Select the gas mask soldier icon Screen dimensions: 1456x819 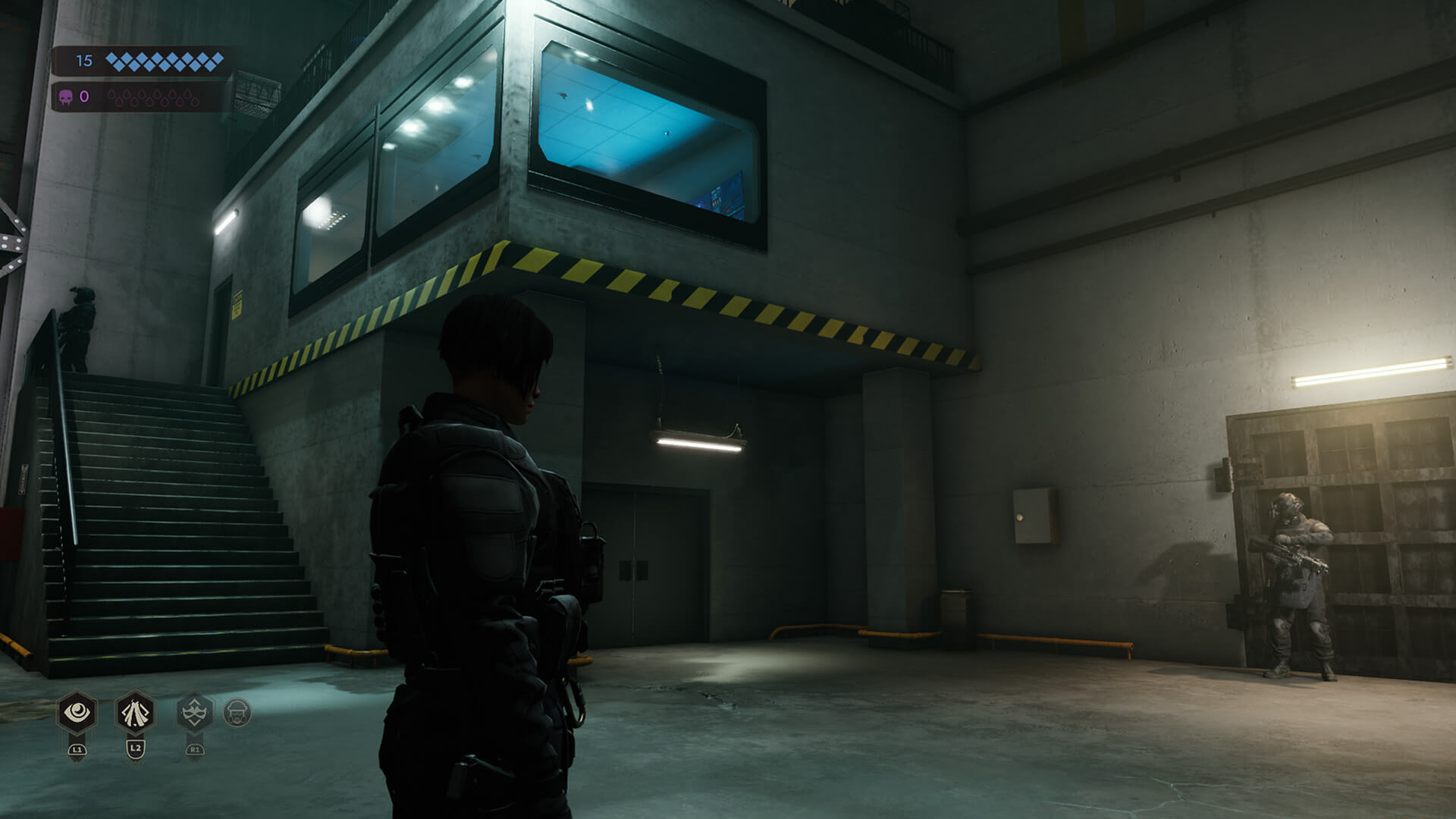click(237, 713)
